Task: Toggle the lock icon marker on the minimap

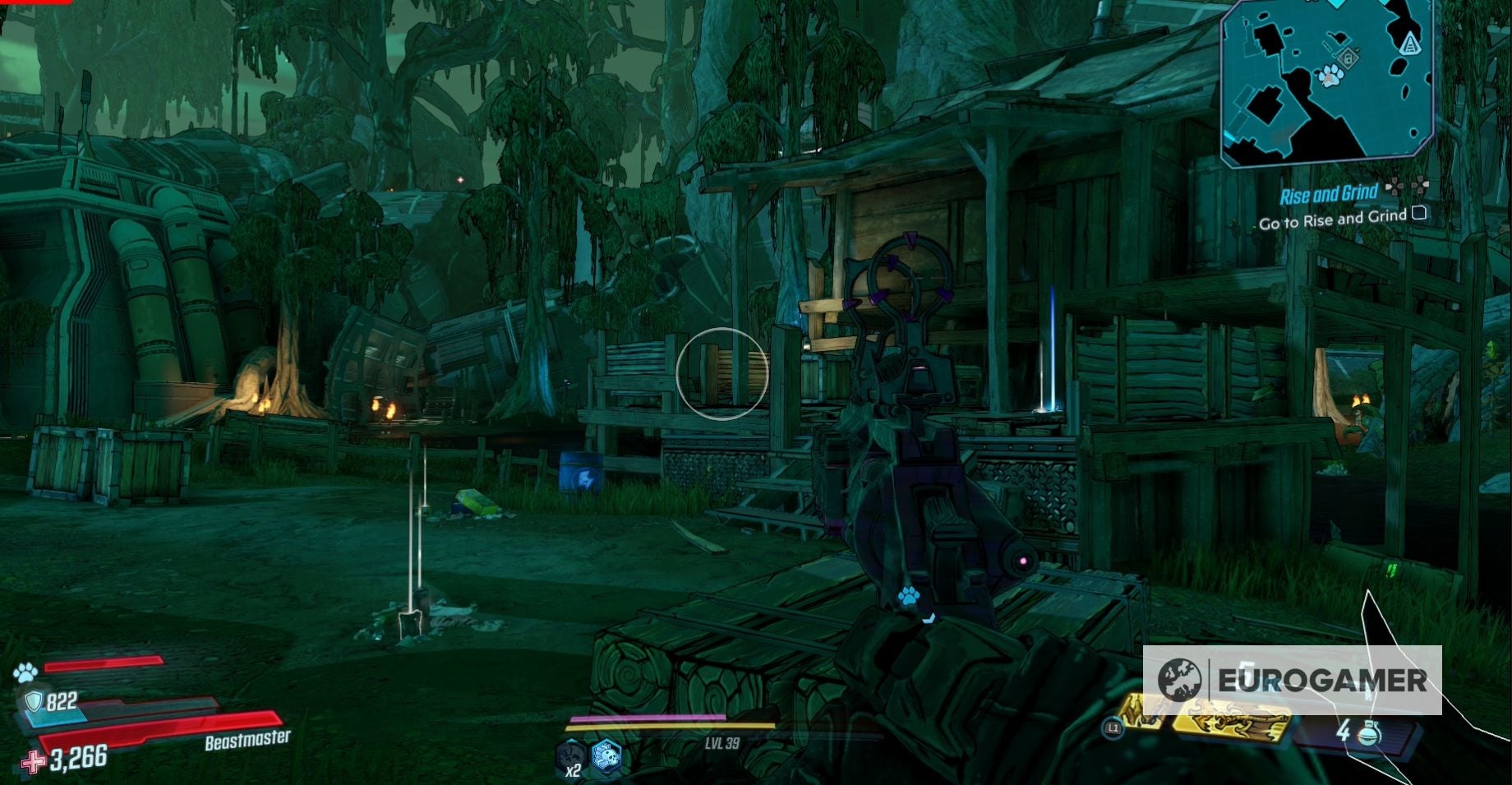Action: tap(1348, 58)
